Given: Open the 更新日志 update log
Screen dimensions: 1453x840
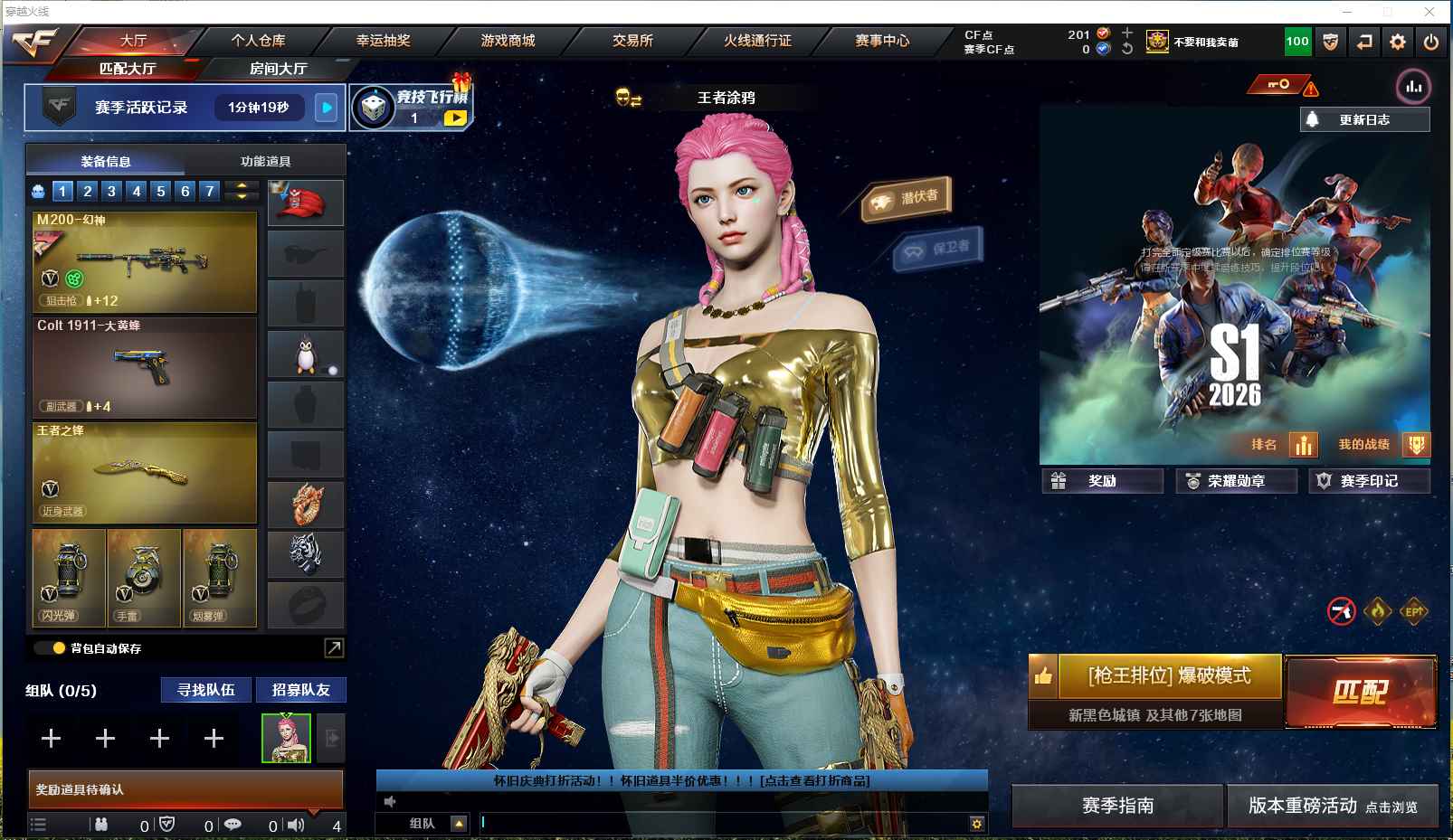Looking at the screenshot, I should pos(1364,119).
